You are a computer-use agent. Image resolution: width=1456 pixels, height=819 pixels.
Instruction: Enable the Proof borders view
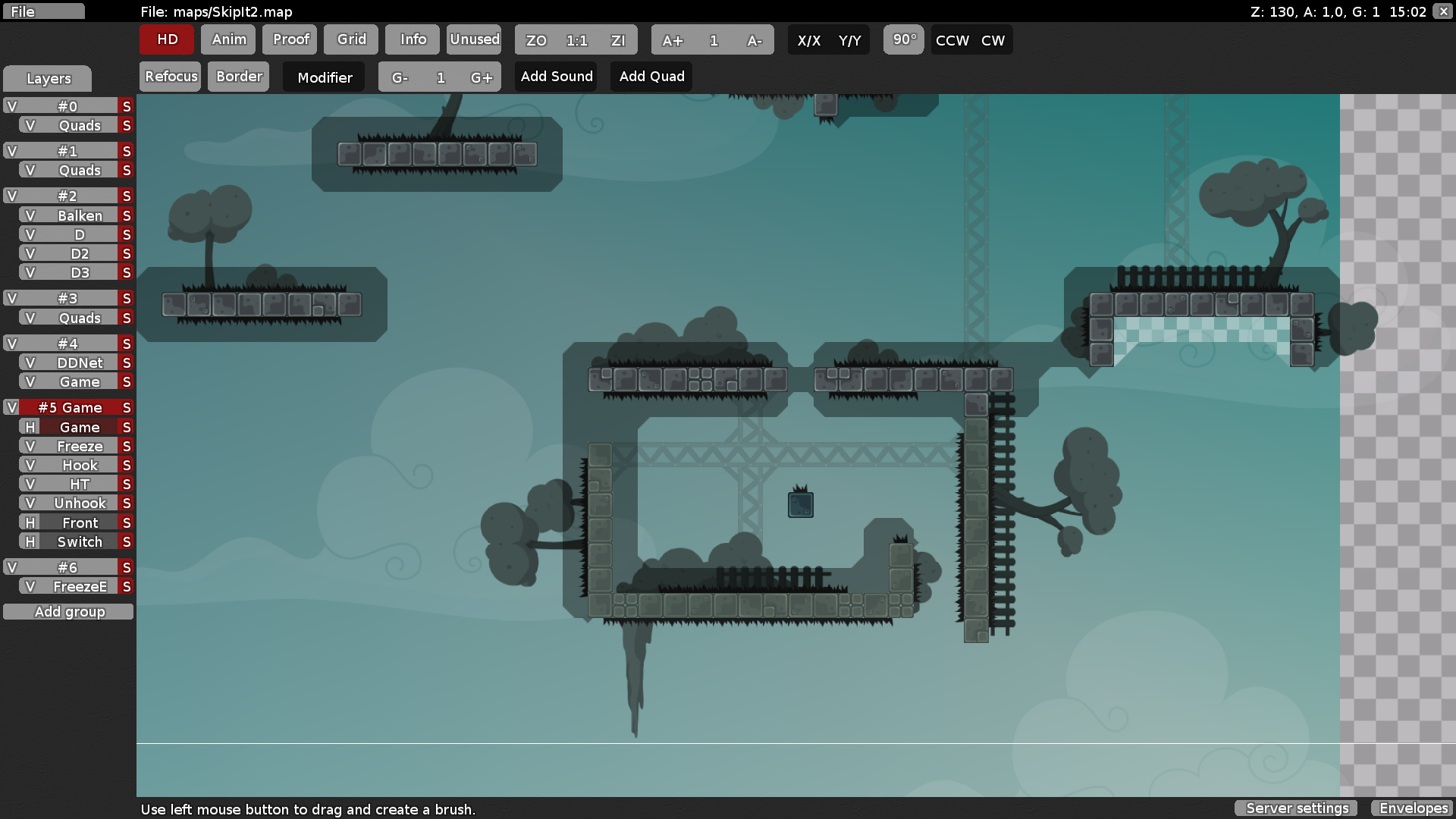pyautogui.click(x=289, y=39)
